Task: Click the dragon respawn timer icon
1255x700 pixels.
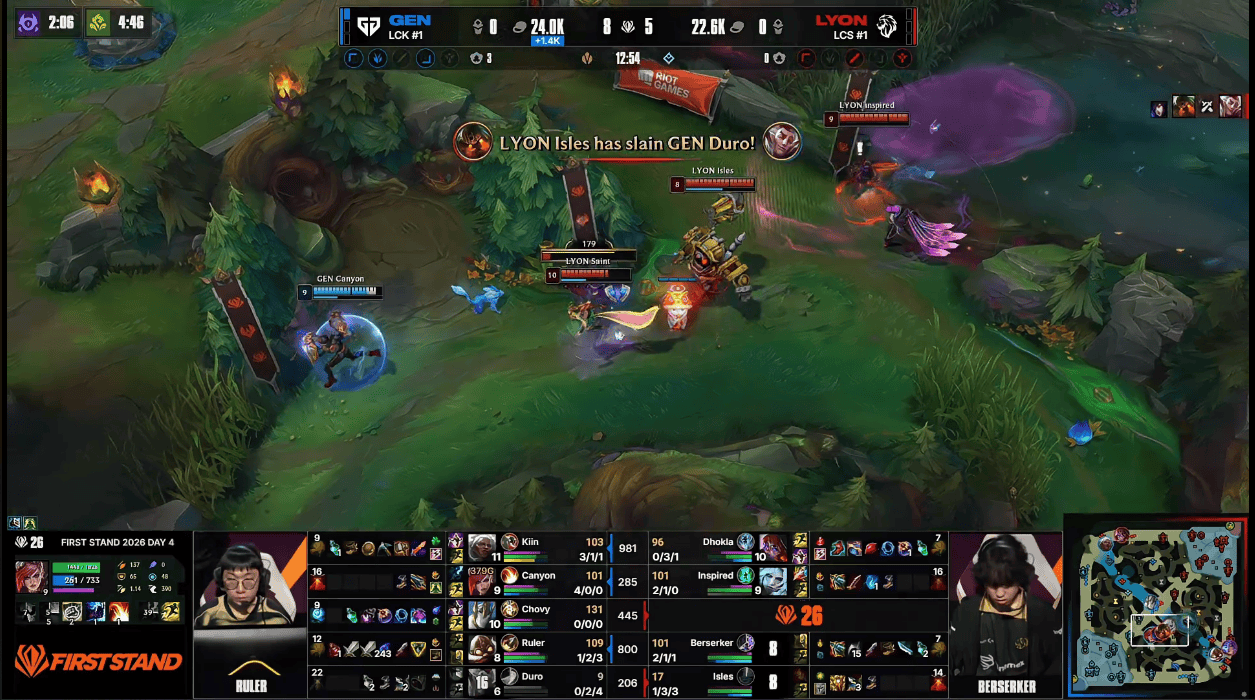Action: point(98,22)
